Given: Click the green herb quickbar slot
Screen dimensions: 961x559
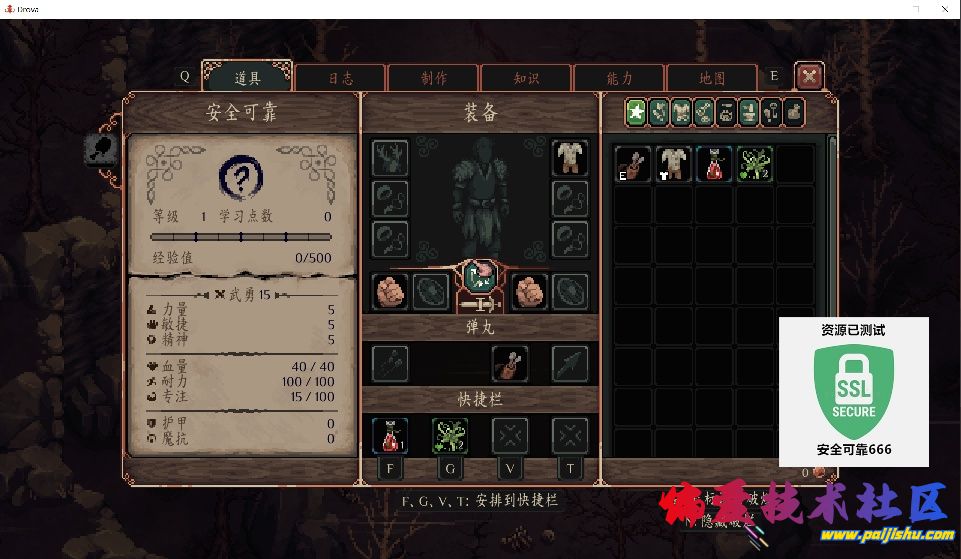Looking at the screenshot, I should tap(450, 435).
